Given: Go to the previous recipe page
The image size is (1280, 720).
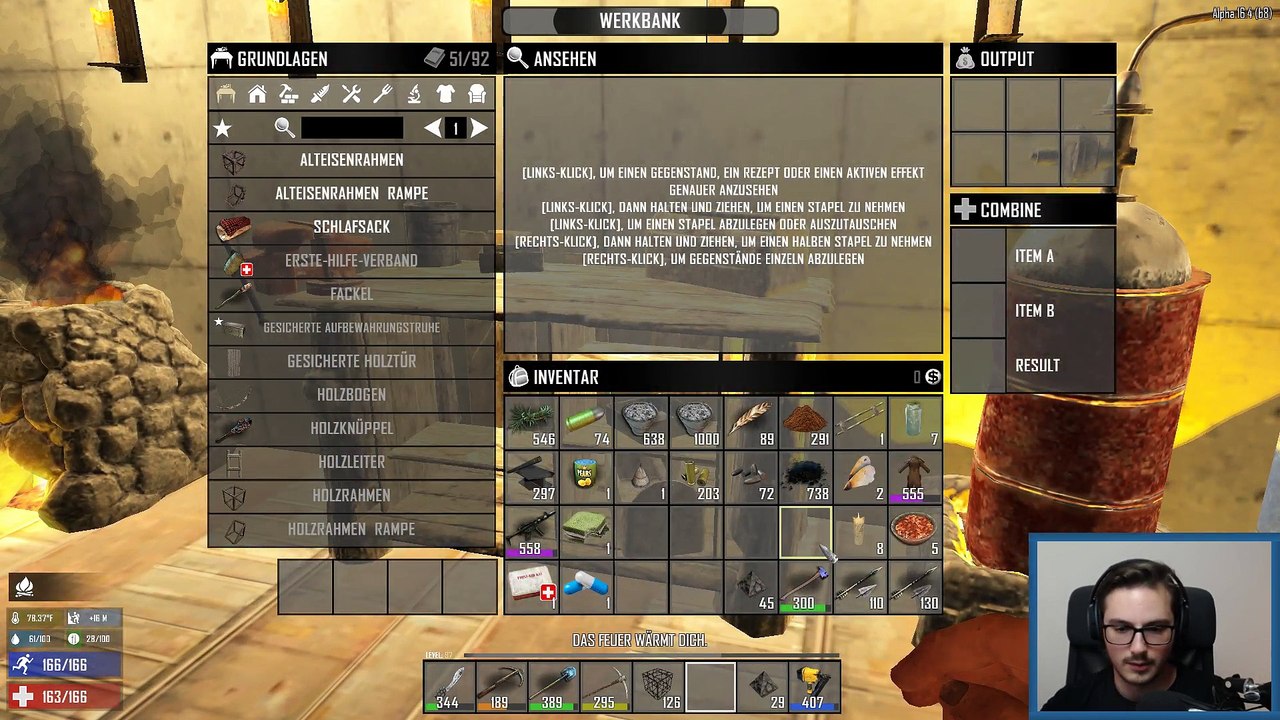Looking at the screenshot, I should coord(432,128).
